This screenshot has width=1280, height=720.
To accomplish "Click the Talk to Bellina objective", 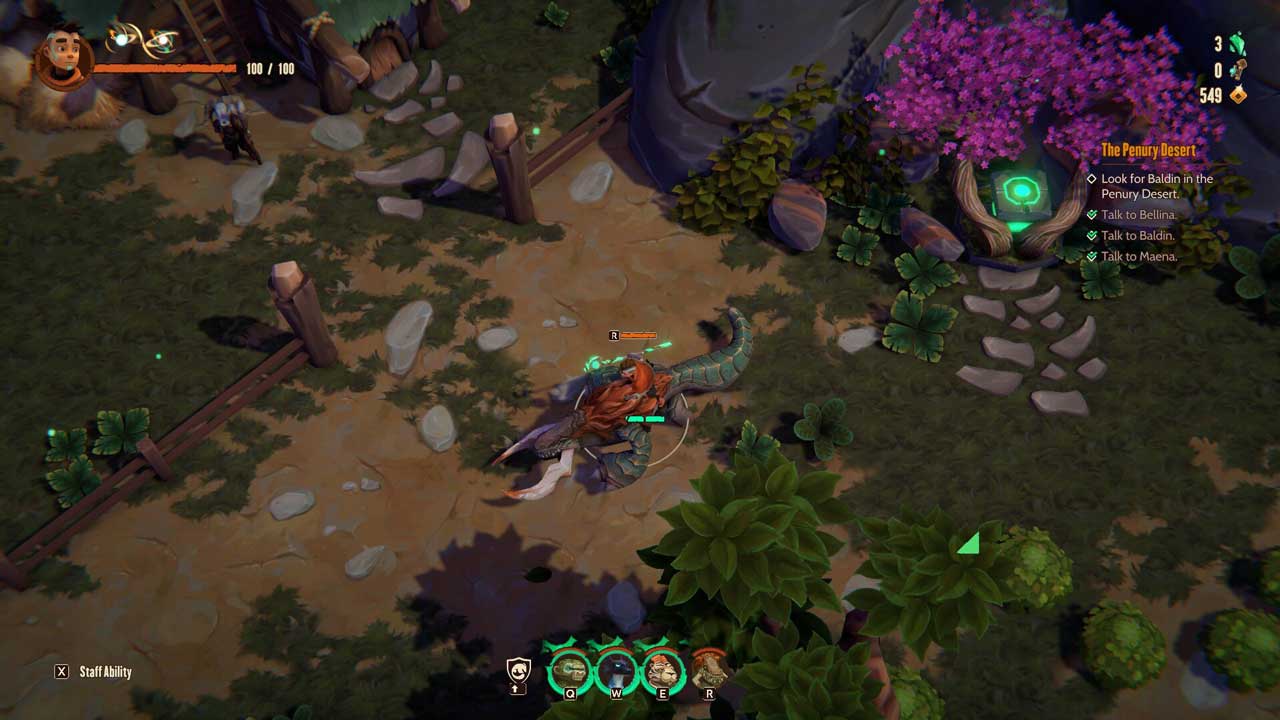I will 1138,215.
